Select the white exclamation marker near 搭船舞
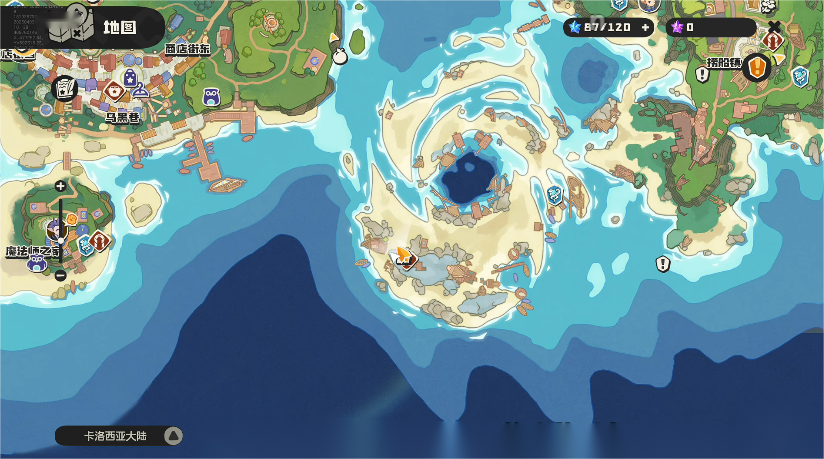824x459 pixels. tap(702, 74)
